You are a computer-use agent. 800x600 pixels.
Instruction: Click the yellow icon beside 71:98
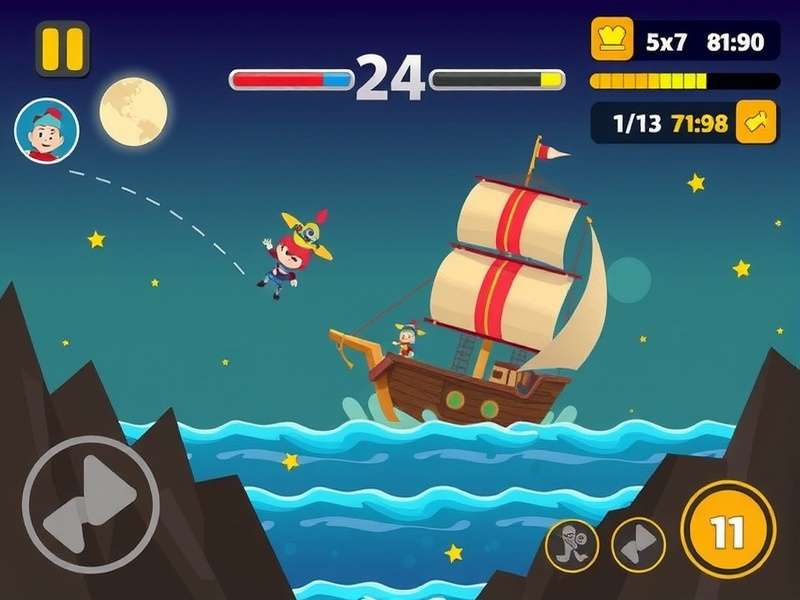pos(755,123)
